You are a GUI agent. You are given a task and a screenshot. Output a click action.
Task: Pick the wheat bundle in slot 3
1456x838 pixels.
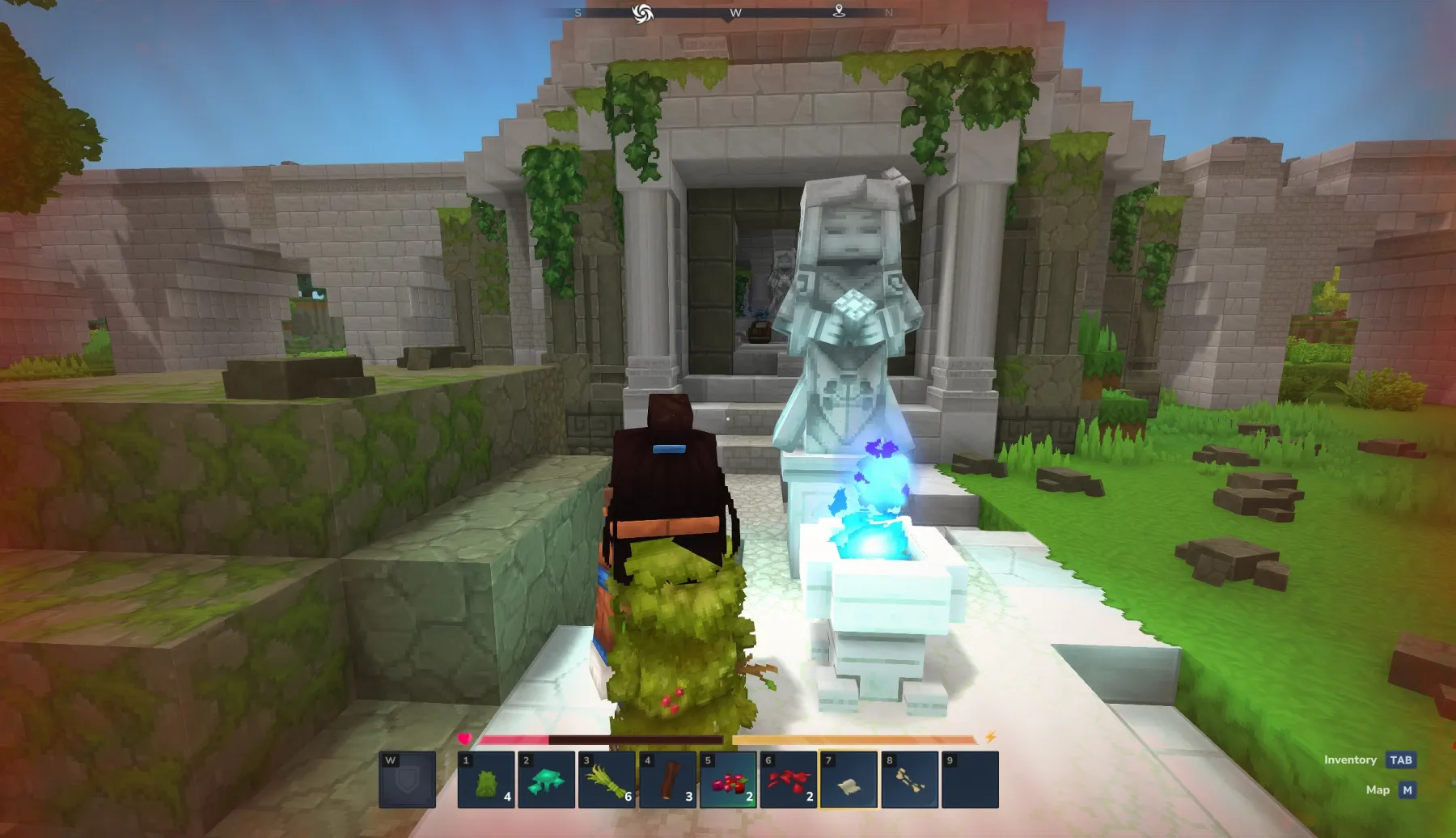pyautogui.click(x=607, y=781)
